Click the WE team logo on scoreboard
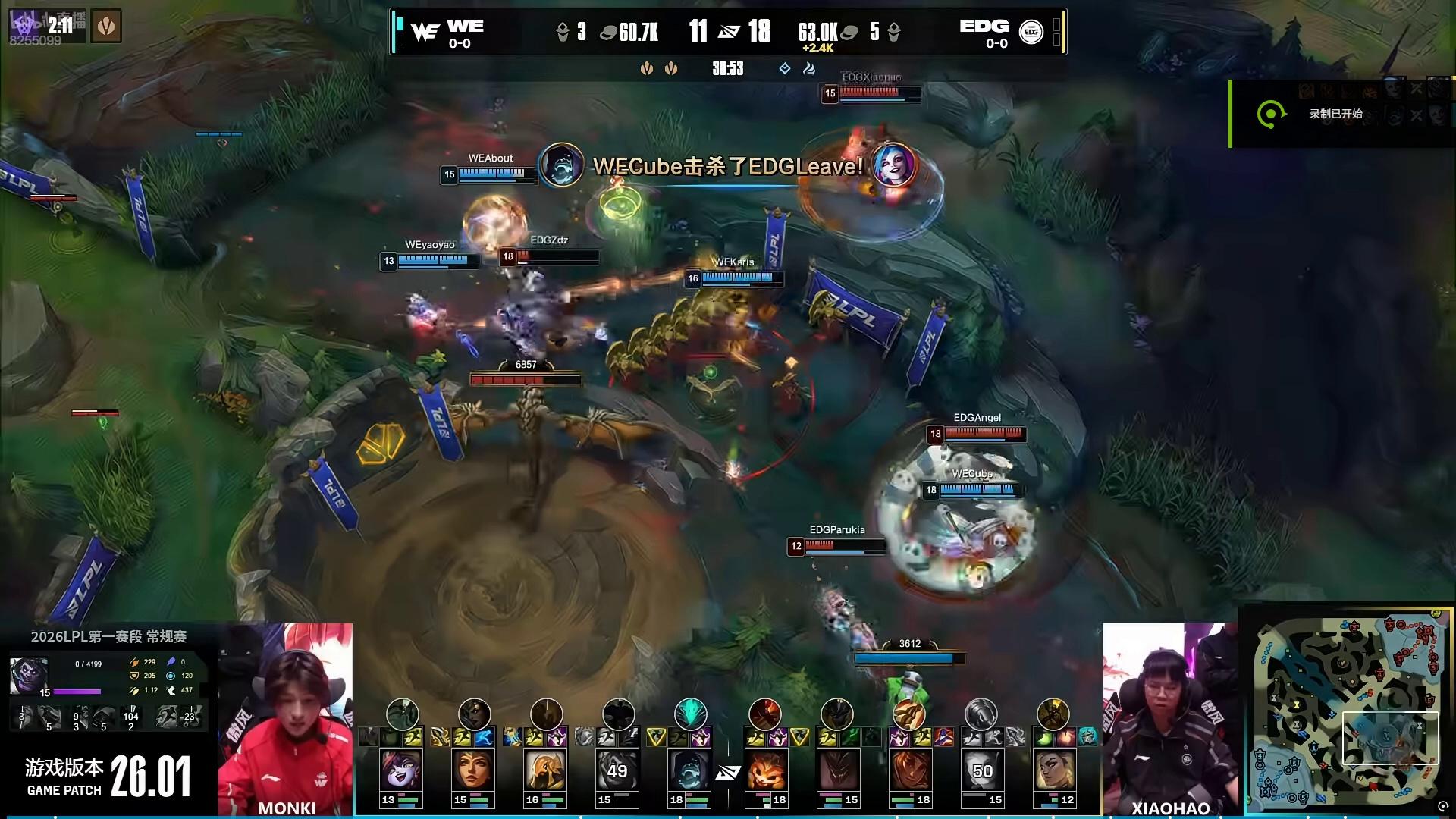Viewport: 1456px width, 819px height. pyautogui.click(x=425, y=32)
